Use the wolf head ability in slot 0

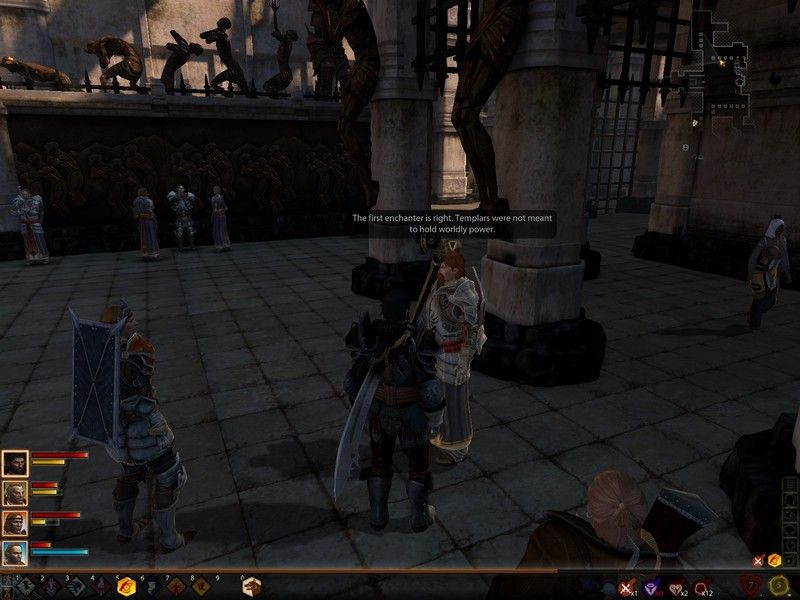coord(251,587)
